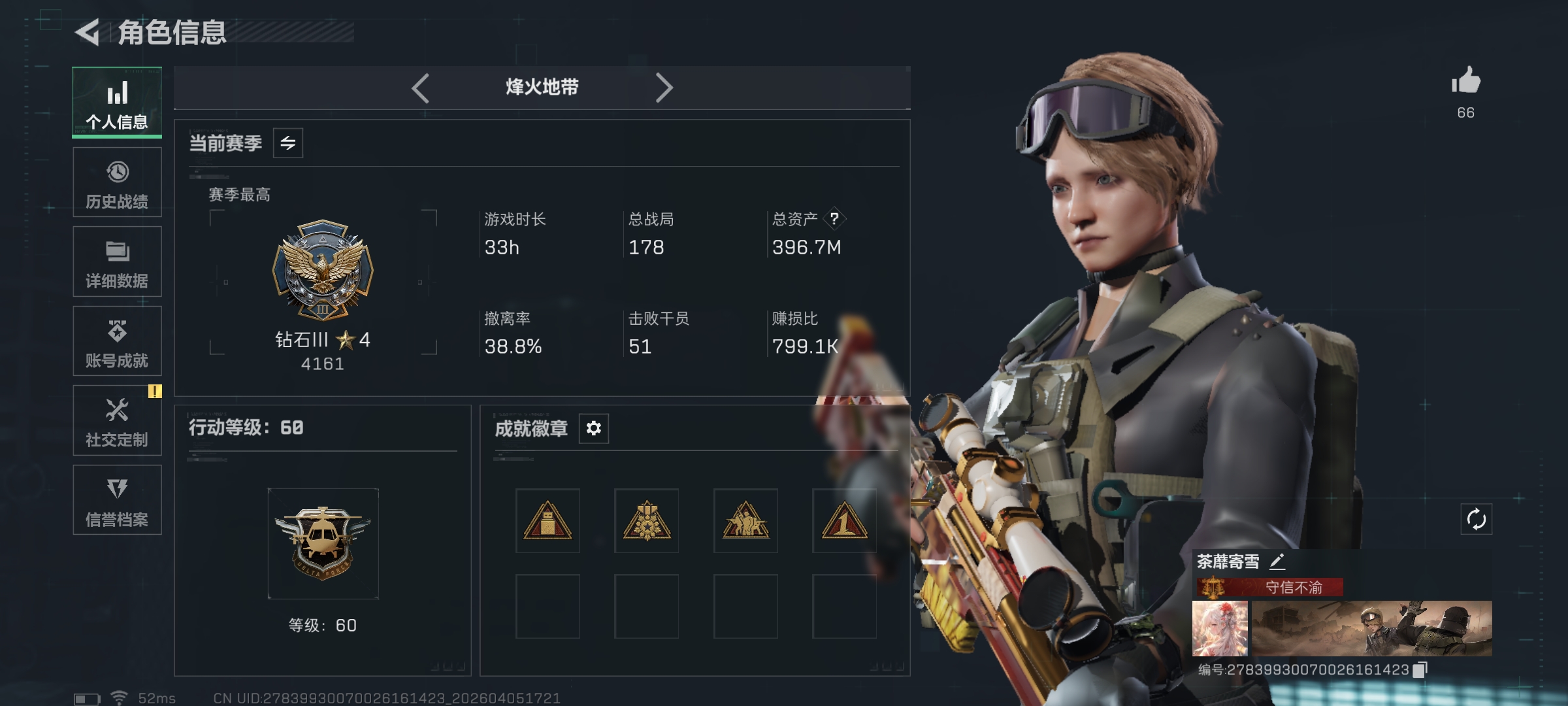Open the 总资产 question mark help
The image size is (1568, 706).
pos(834,218)
